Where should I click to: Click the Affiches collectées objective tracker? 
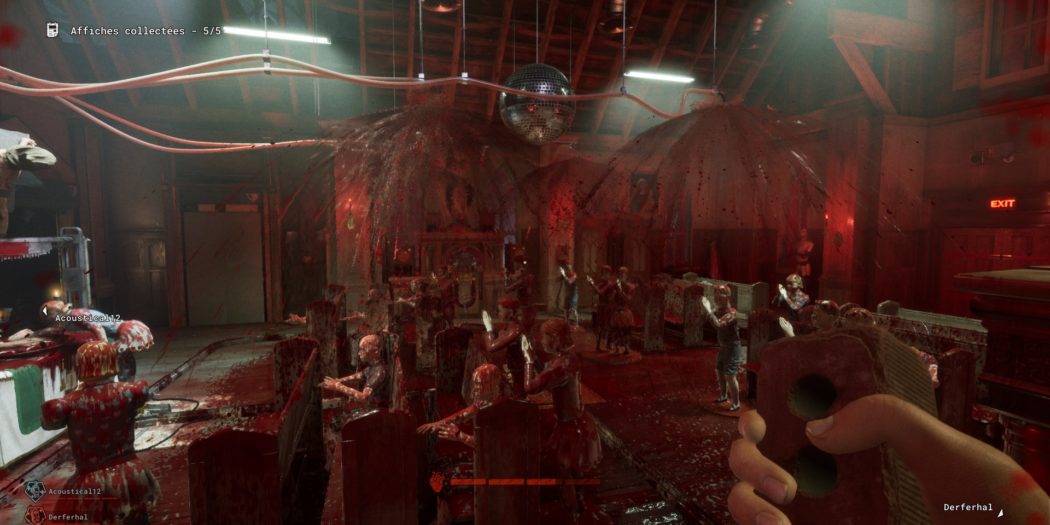coord(145,31)
